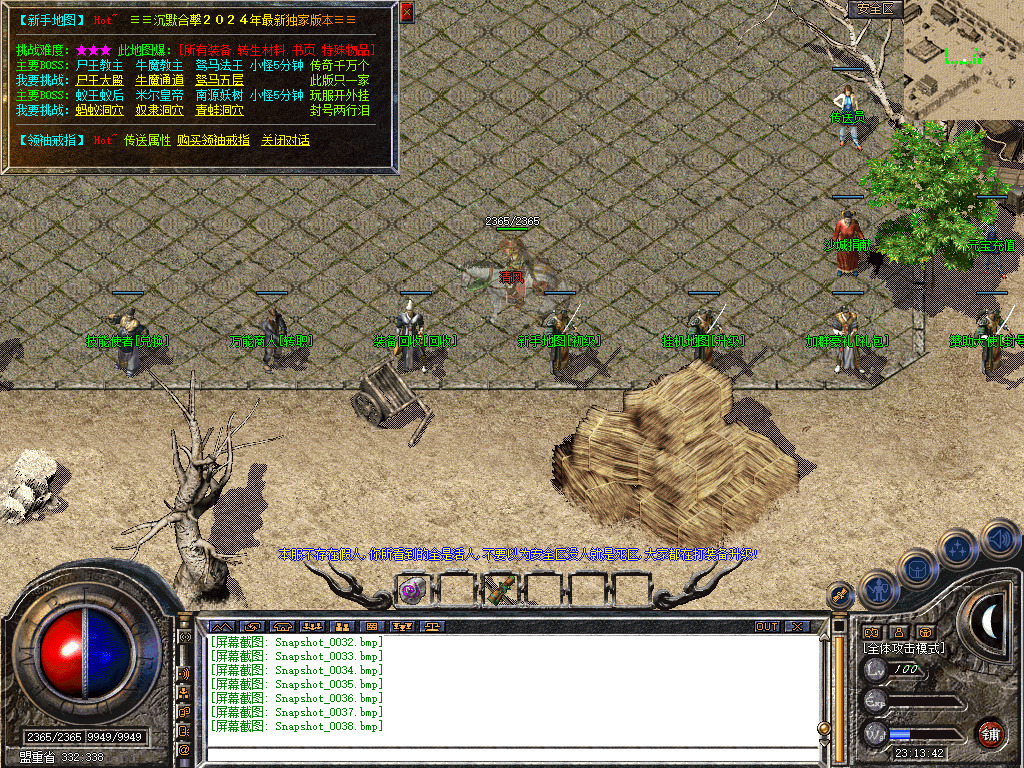This screenshot has width=1024, height=768.
Task: Open the bag inventory round button
Action: 918,568
